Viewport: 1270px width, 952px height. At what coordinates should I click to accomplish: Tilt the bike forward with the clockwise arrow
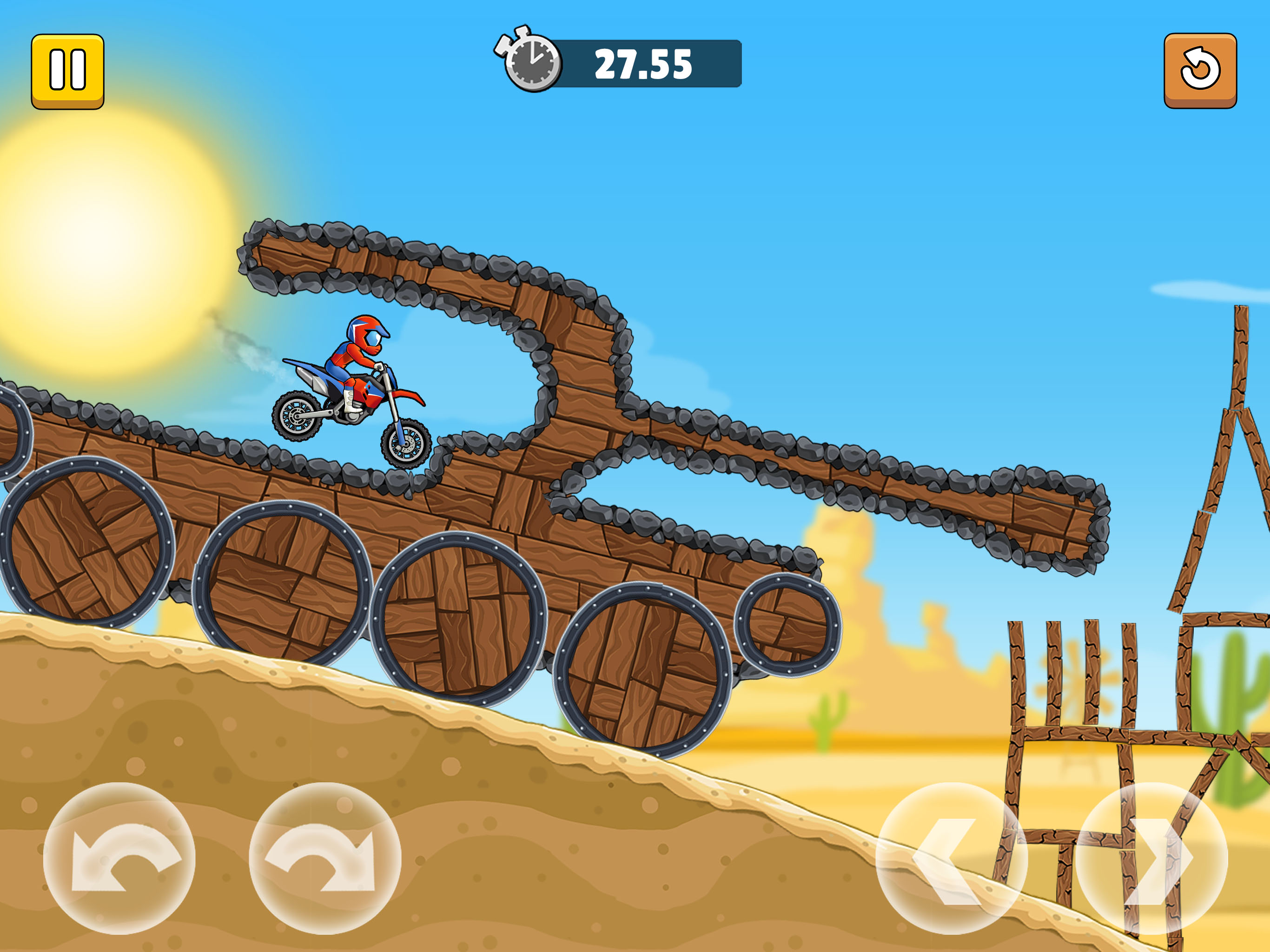point(325,859)
